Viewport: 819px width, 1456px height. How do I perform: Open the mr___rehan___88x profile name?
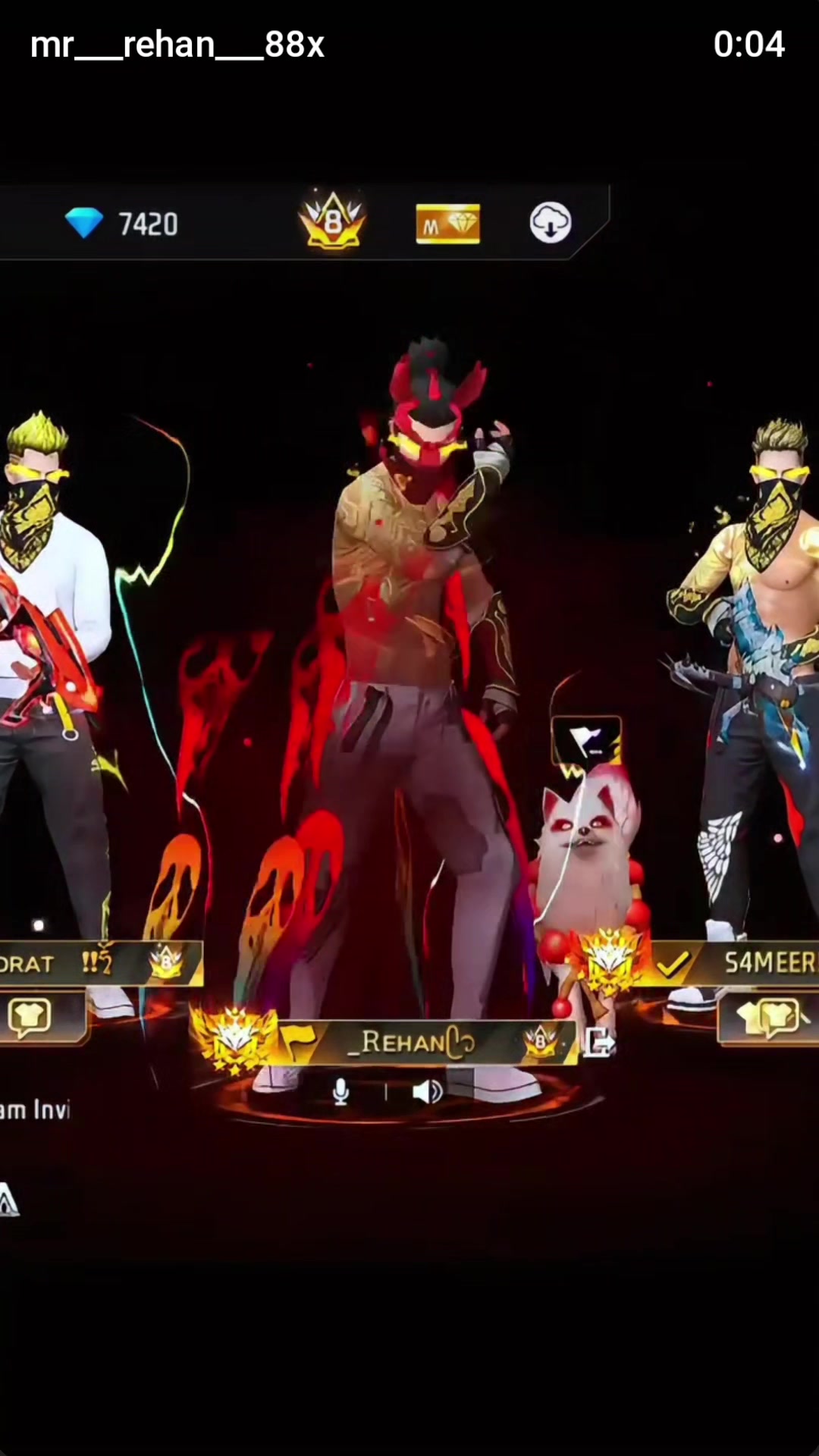click(x=177, y=45)
